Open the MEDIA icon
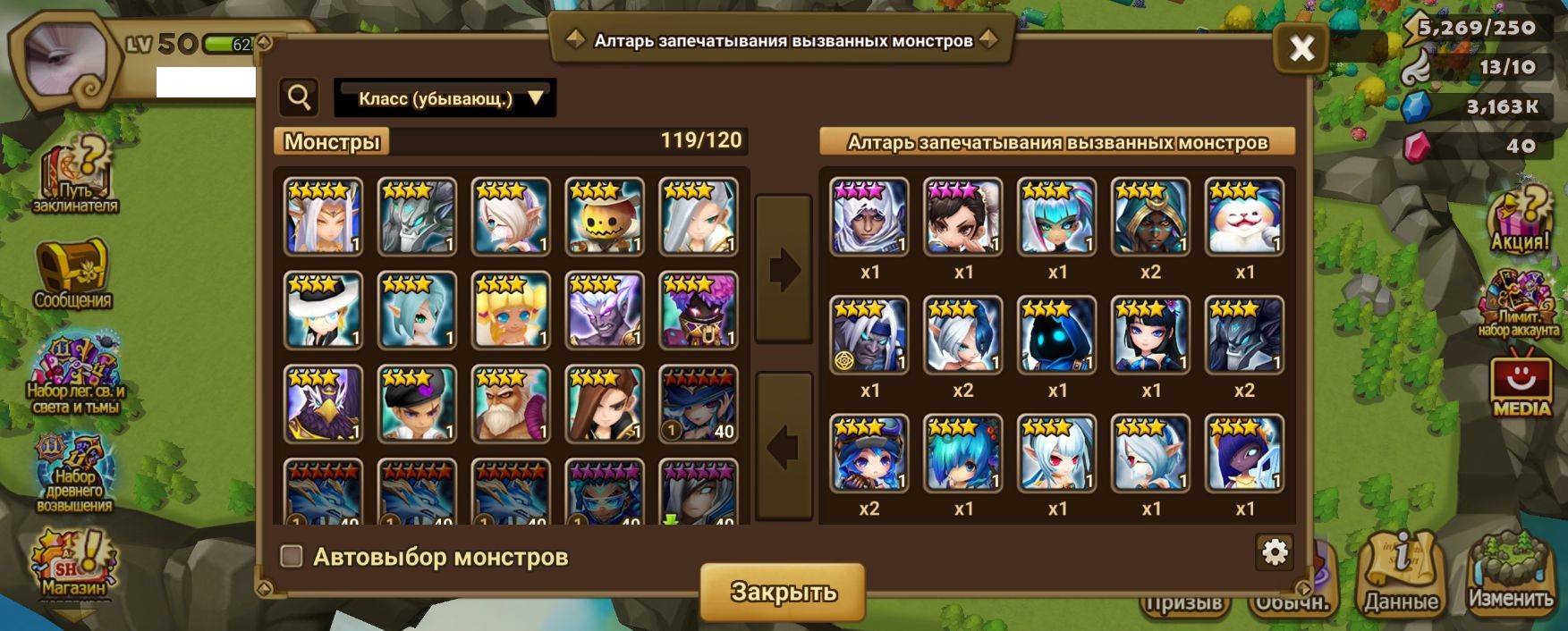This screenshot has height=631, width=1568. click(1521, 386)
